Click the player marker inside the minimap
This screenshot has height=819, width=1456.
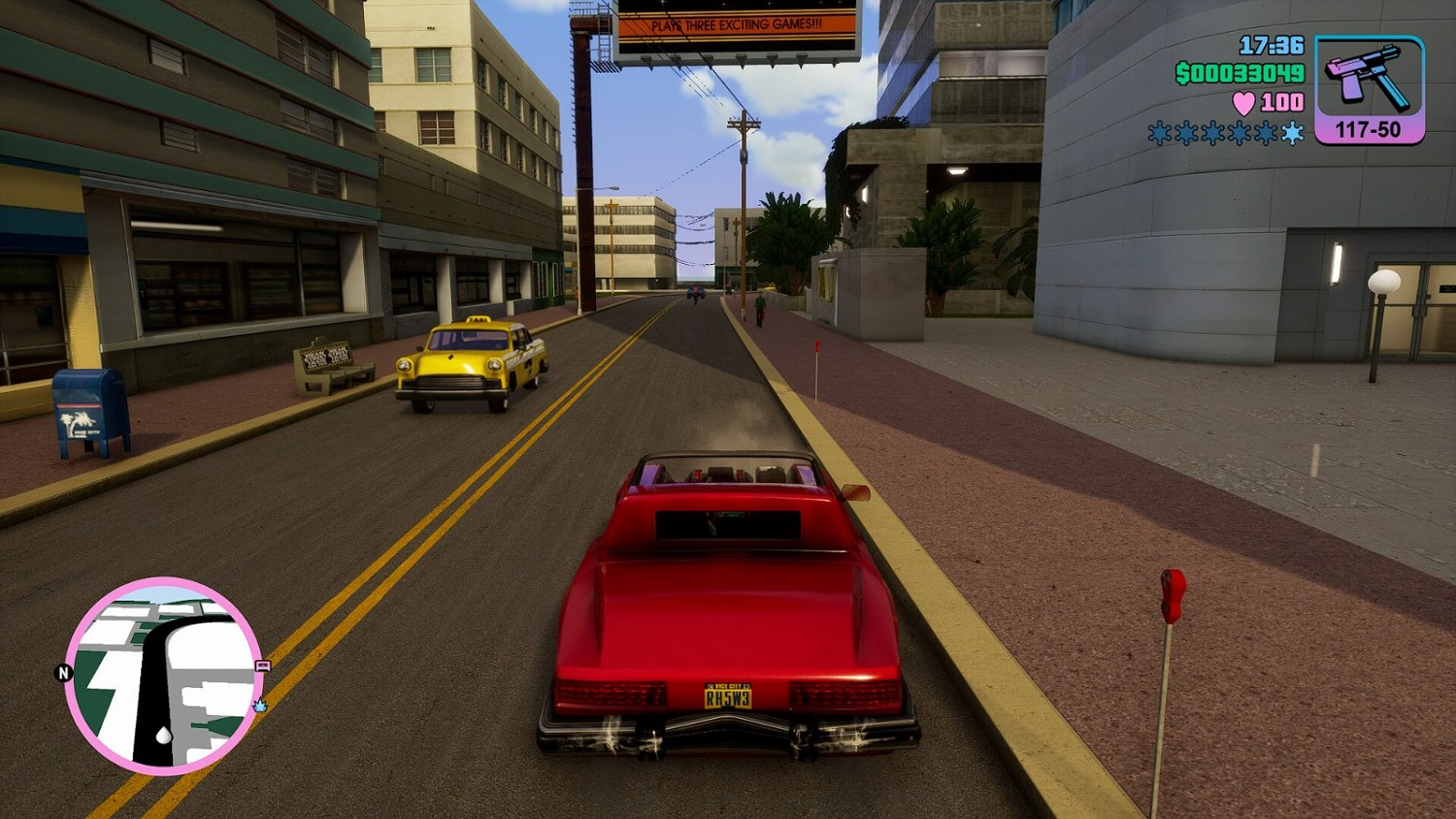(163, 736)
